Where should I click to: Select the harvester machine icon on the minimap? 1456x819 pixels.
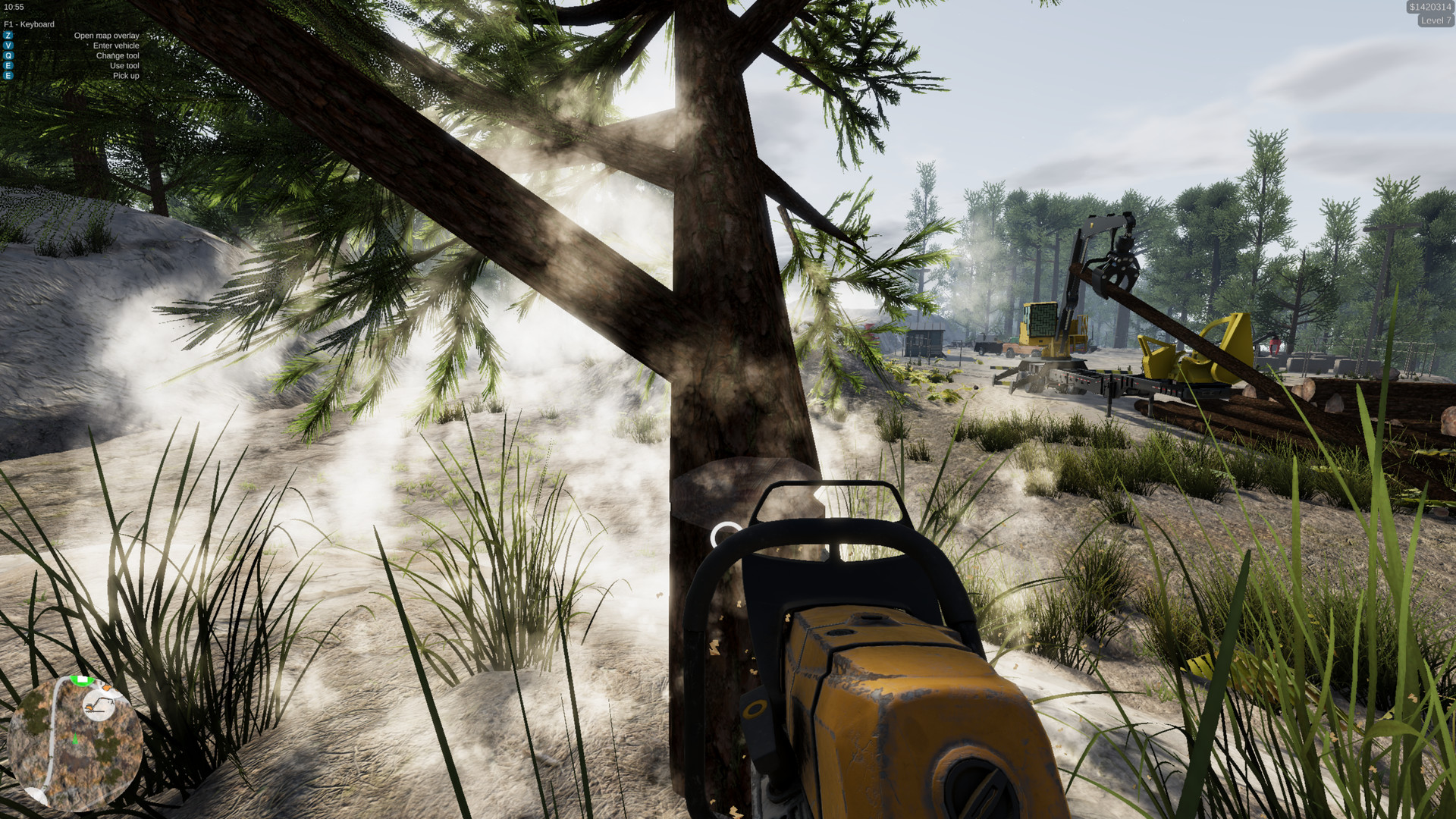[99, 705]
